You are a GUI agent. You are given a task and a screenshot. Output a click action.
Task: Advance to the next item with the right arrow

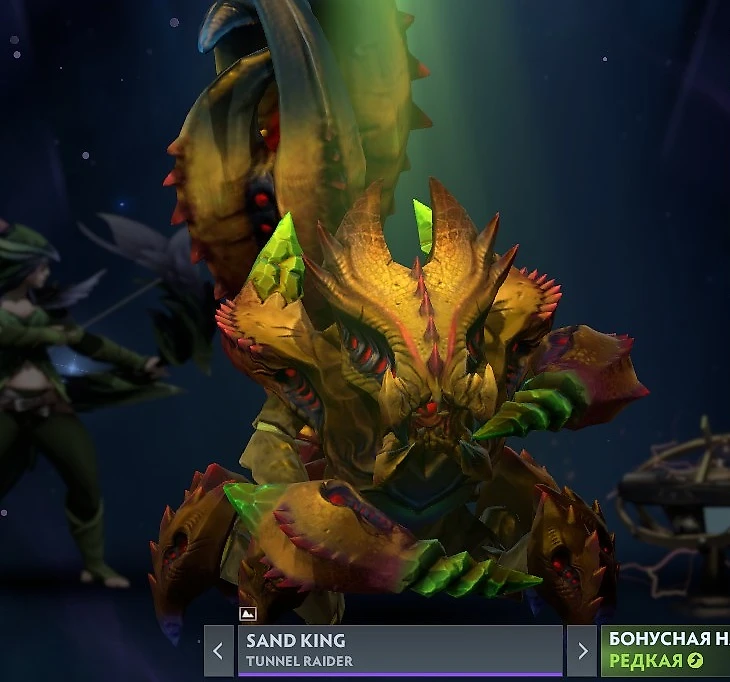581,651
